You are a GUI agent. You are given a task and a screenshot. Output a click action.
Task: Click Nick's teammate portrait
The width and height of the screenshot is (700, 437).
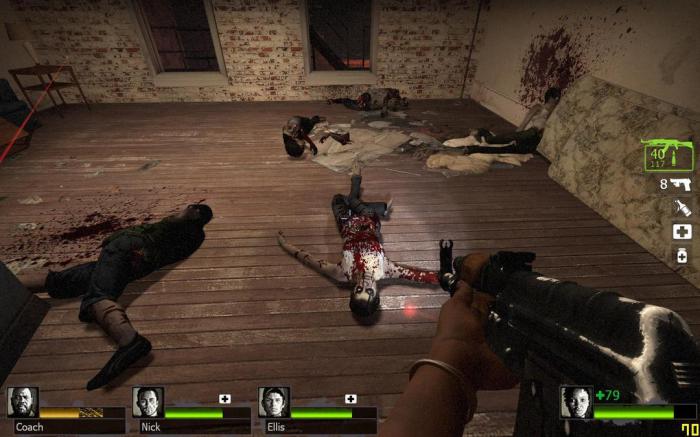[148, 402]
